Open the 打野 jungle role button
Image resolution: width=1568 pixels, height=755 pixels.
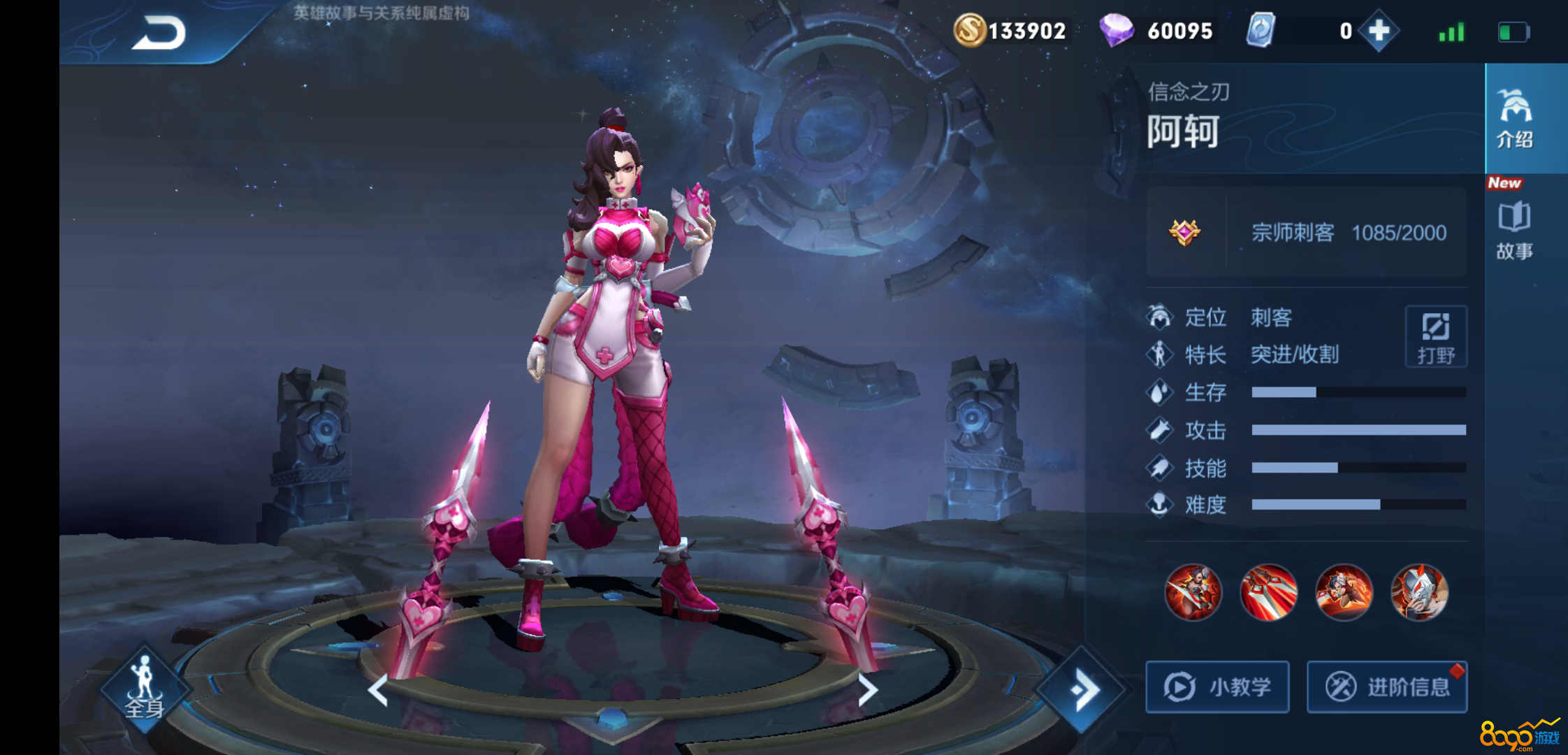pyautogui.click(x=1436, y=337)
